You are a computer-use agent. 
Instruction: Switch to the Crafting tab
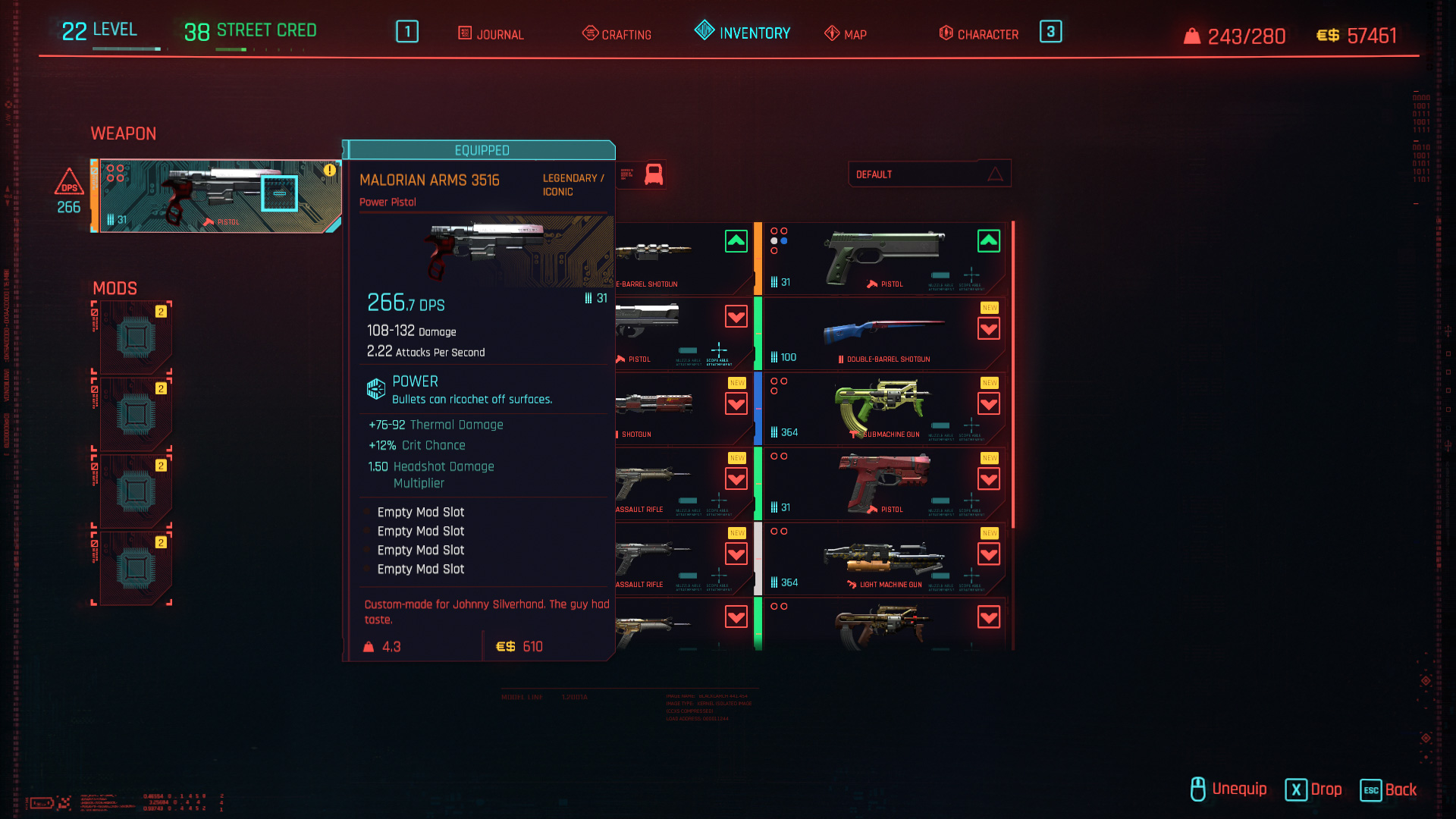[617, 34]
